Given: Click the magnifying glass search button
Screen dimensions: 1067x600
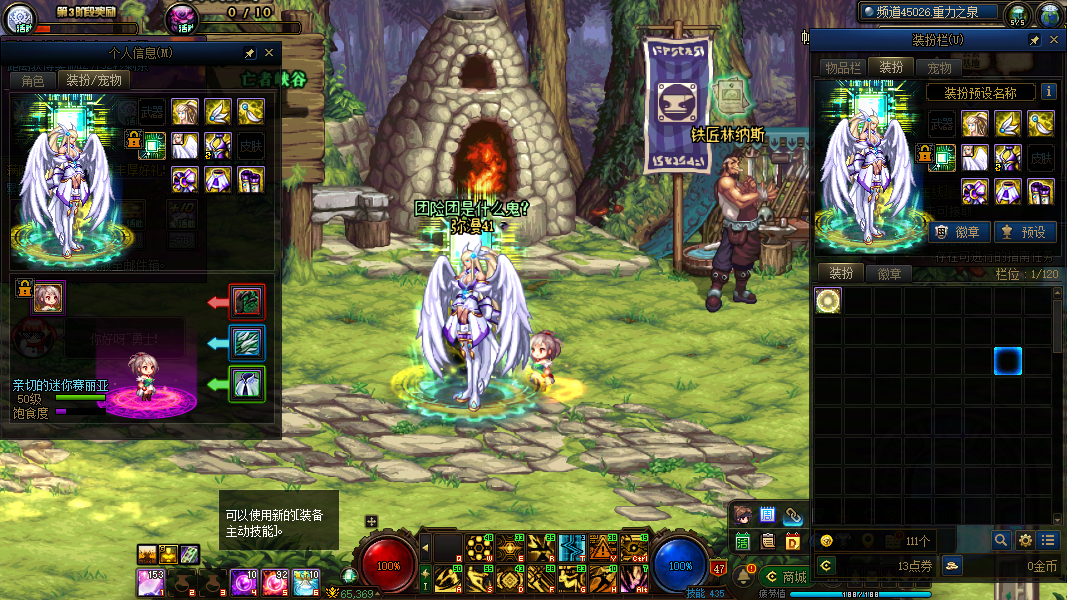Looking at the screenshot, I should pyautogui.click(x=1000, y=540).
